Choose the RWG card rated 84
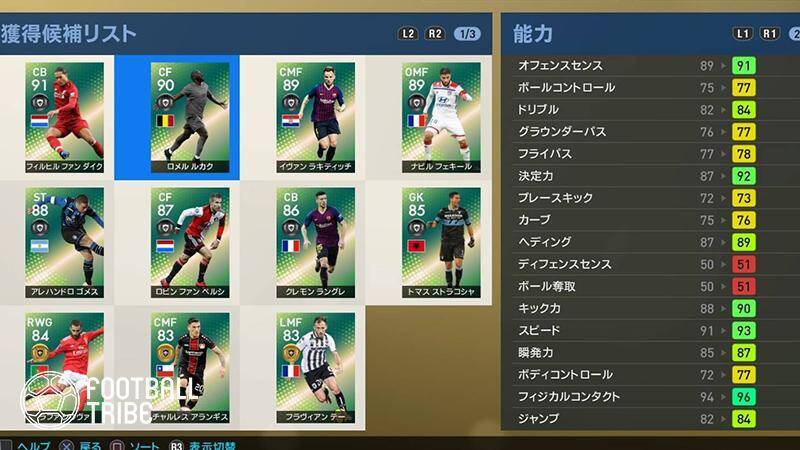Screen dimensions: 800x450 point(65,366)
